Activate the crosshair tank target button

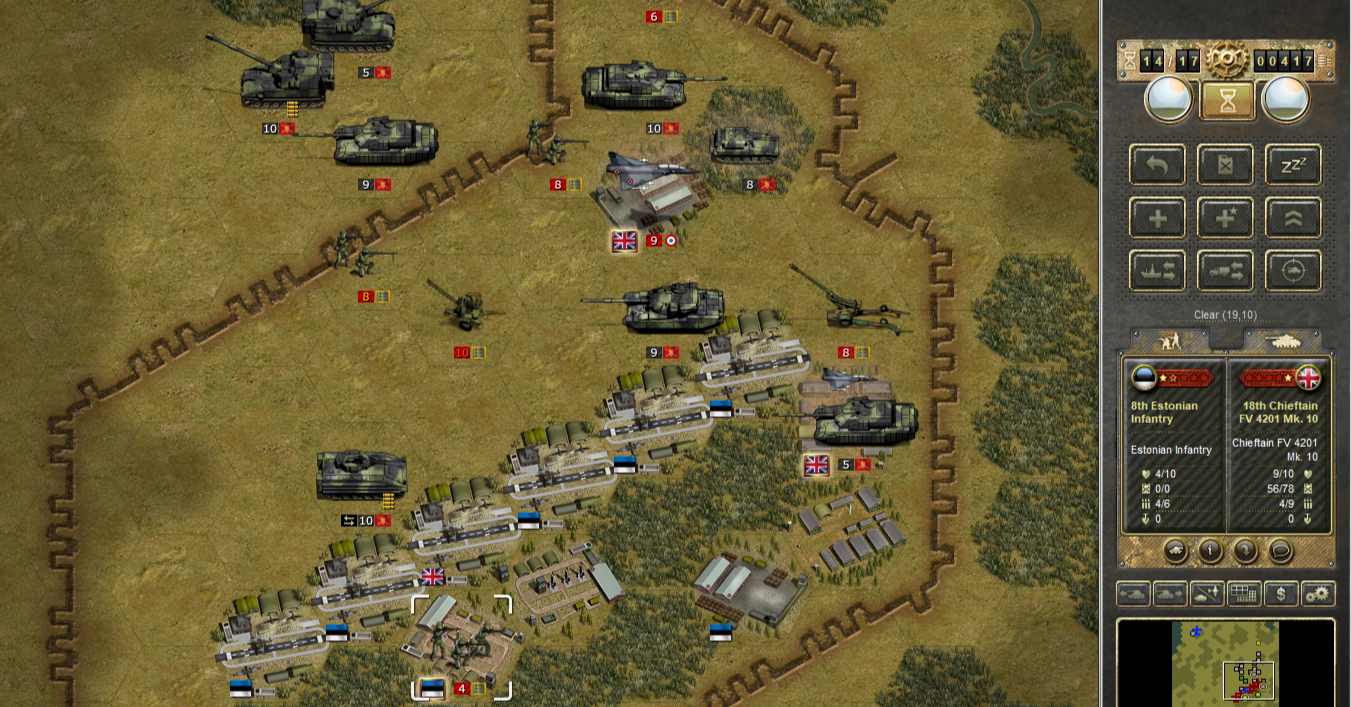1292,271
